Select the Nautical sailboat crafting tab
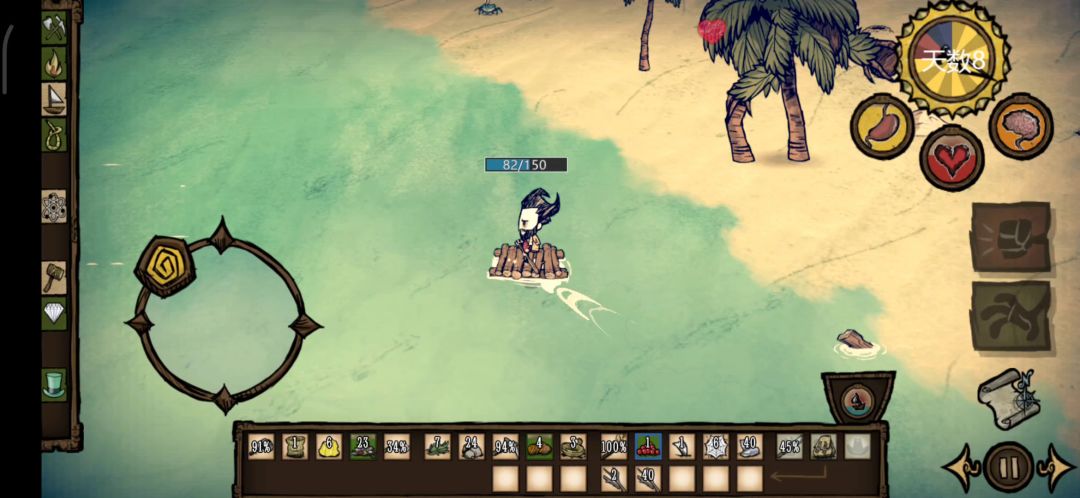 pos(53,99)
